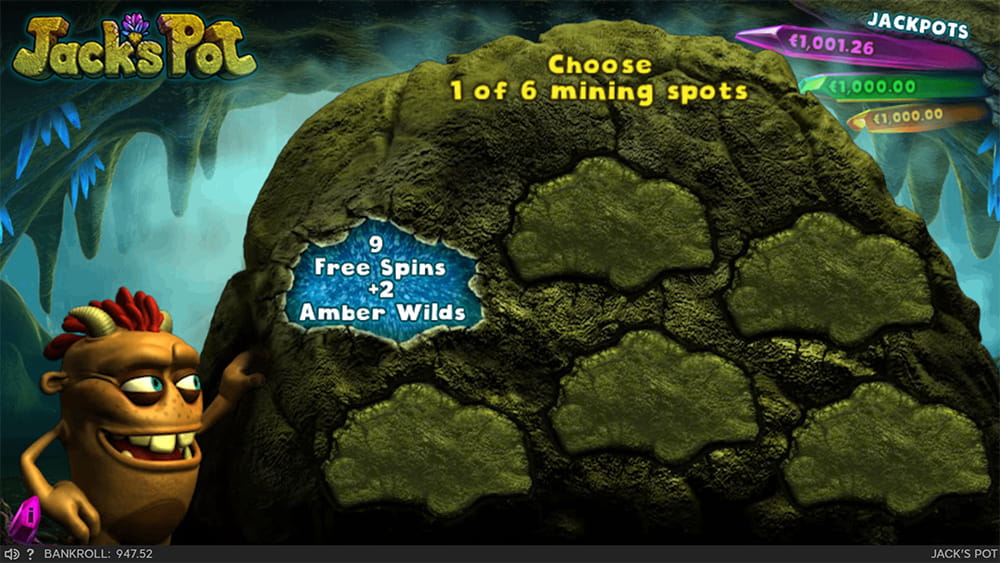Toggle the sound speaker icon
Screen dimensions: 1000x563
tap(11, 554)
